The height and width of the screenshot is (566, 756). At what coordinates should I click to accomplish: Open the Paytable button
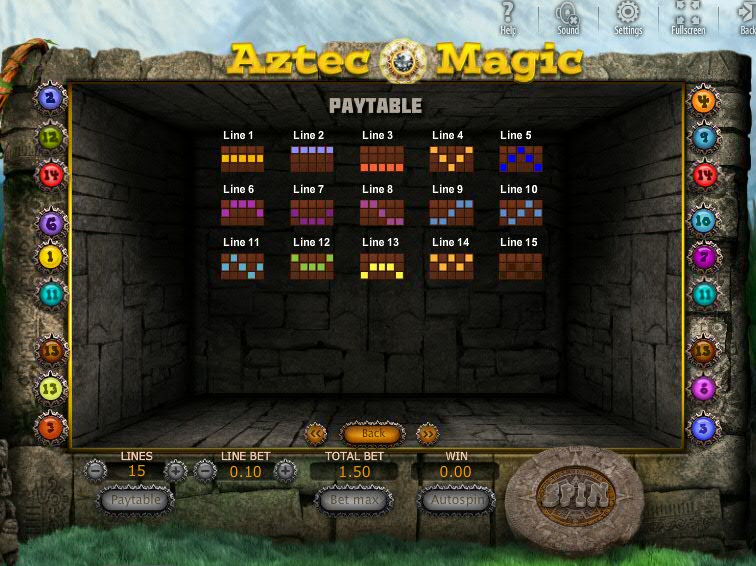click(x=136, y=499)
